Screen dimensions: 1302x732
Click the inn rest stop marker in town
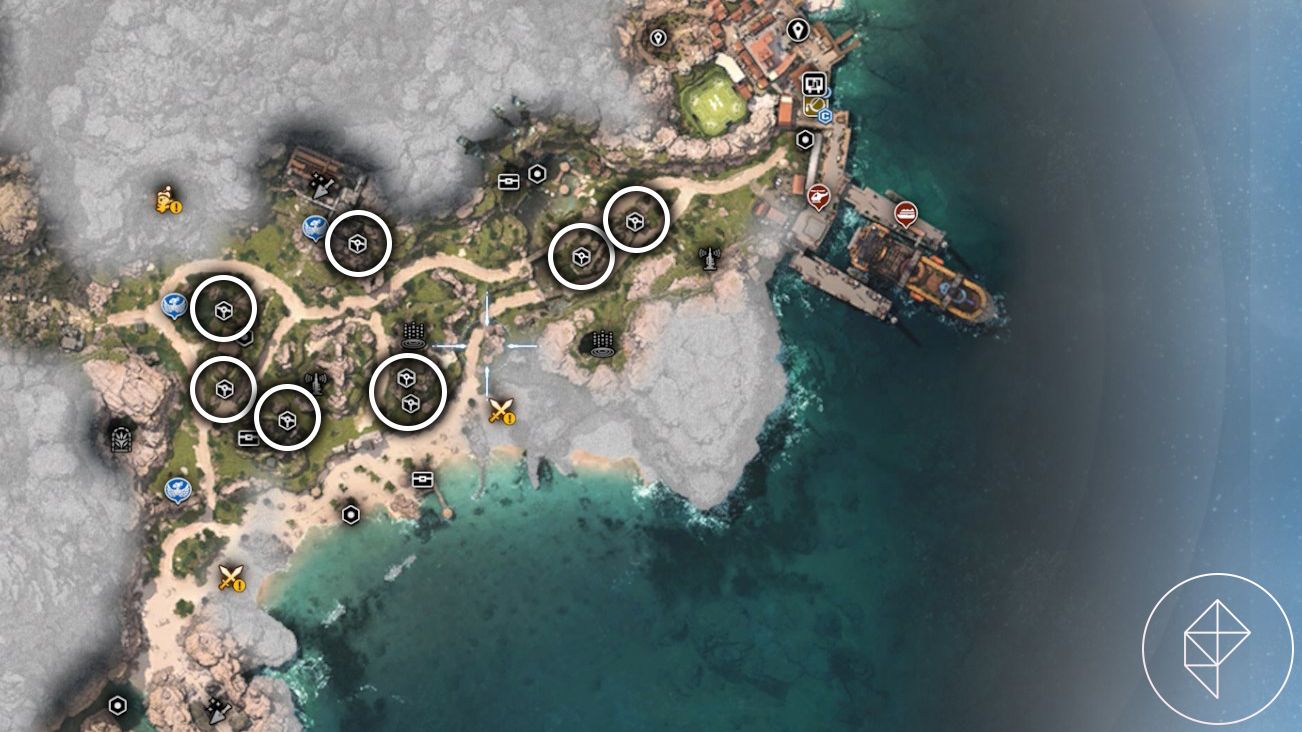pos(813,85)
